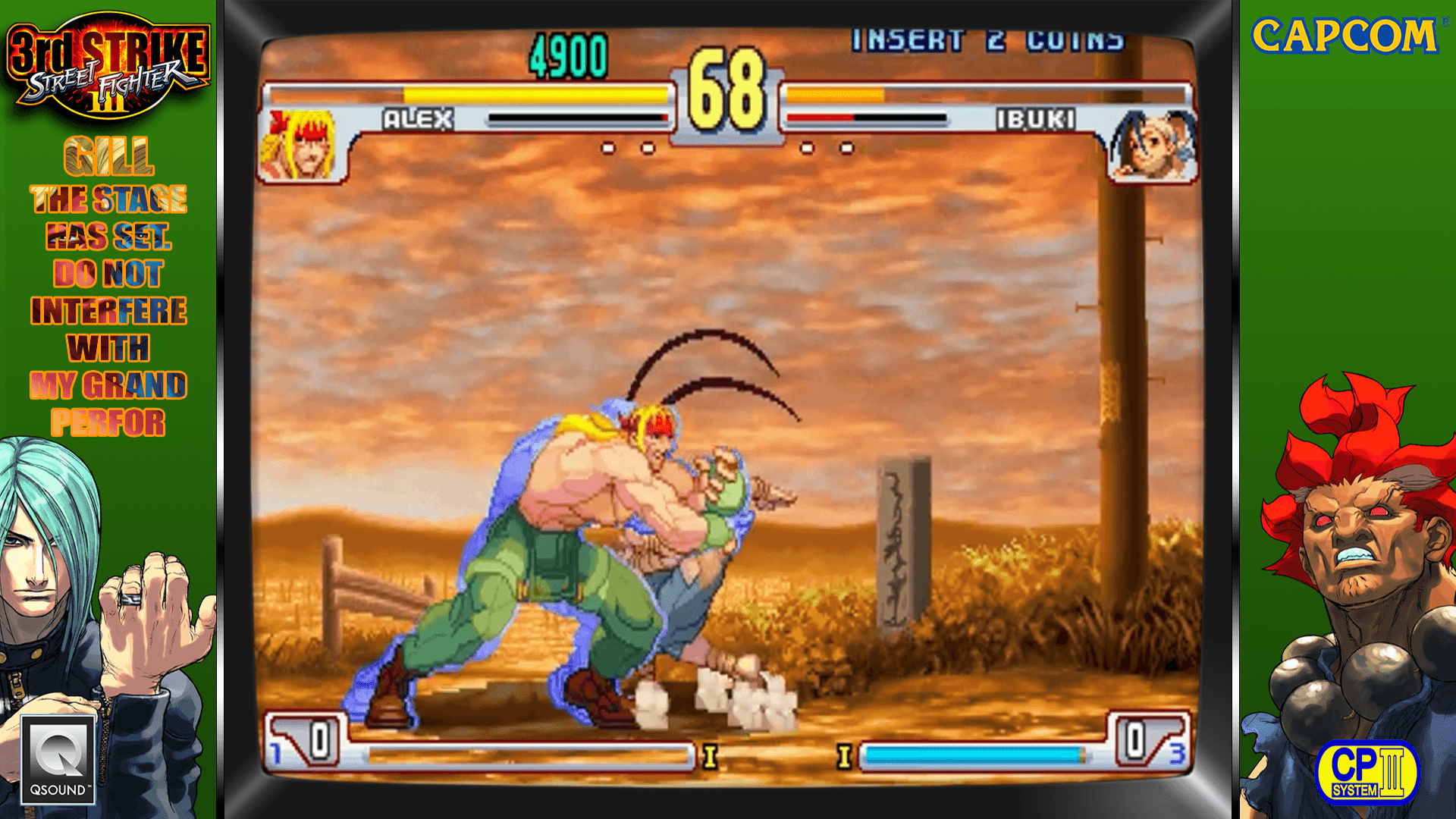
Task: Select Alex's character portrait
Action: click(x=301, y=145)
